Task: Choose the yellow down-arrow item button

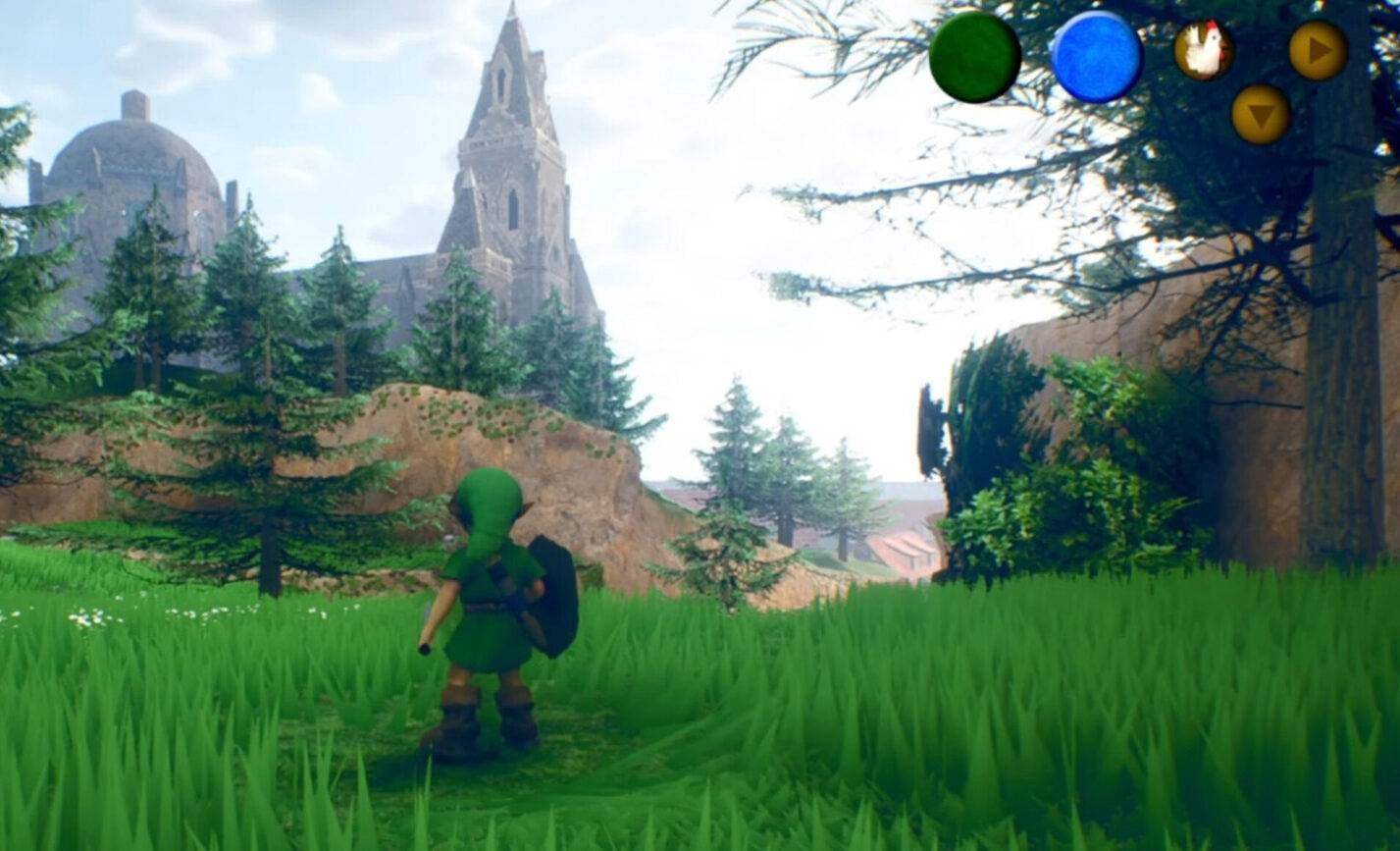Action: click(1261, 115)
